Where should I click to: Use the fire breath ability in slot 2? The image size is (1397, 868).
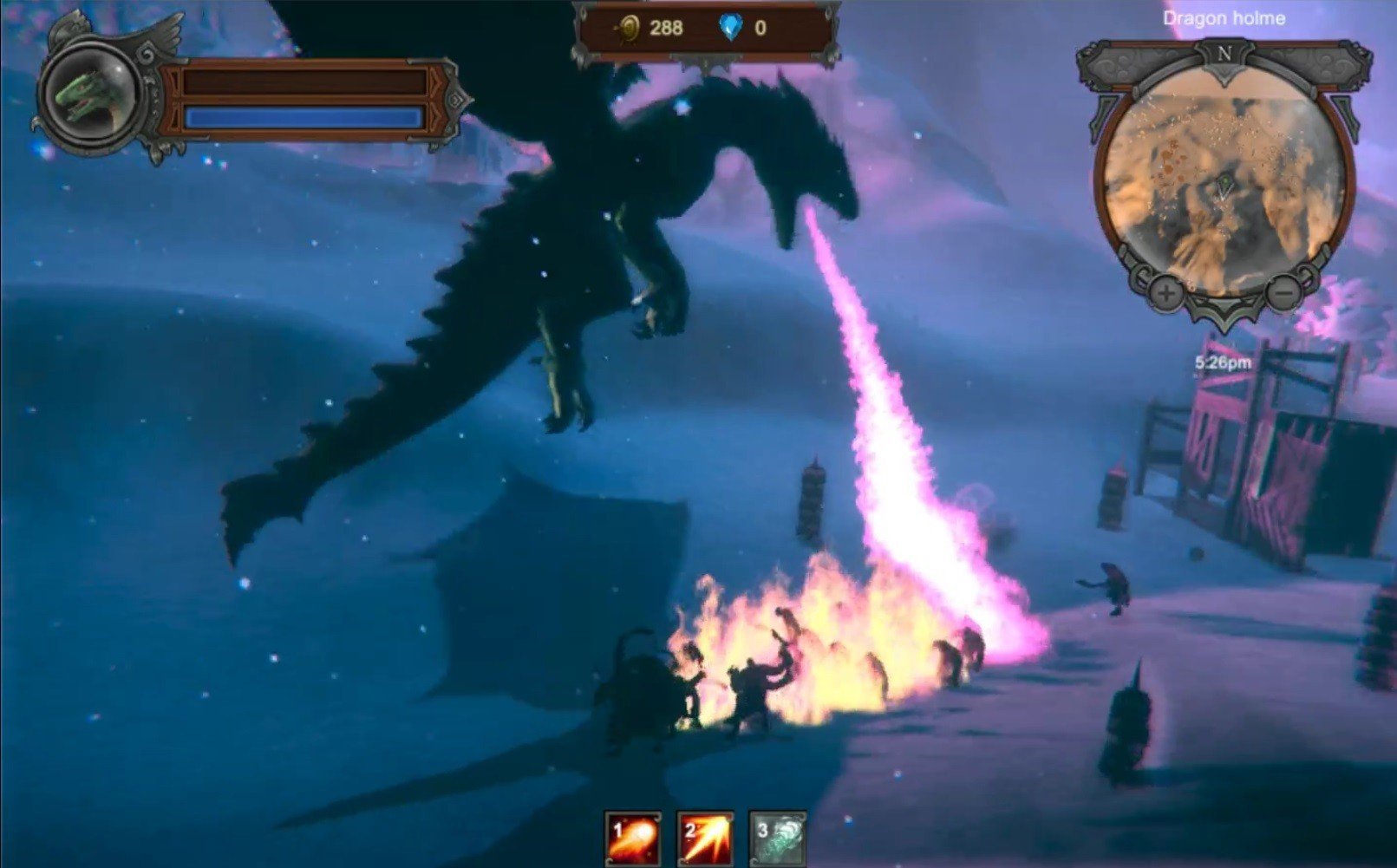(x=705, y=839)
